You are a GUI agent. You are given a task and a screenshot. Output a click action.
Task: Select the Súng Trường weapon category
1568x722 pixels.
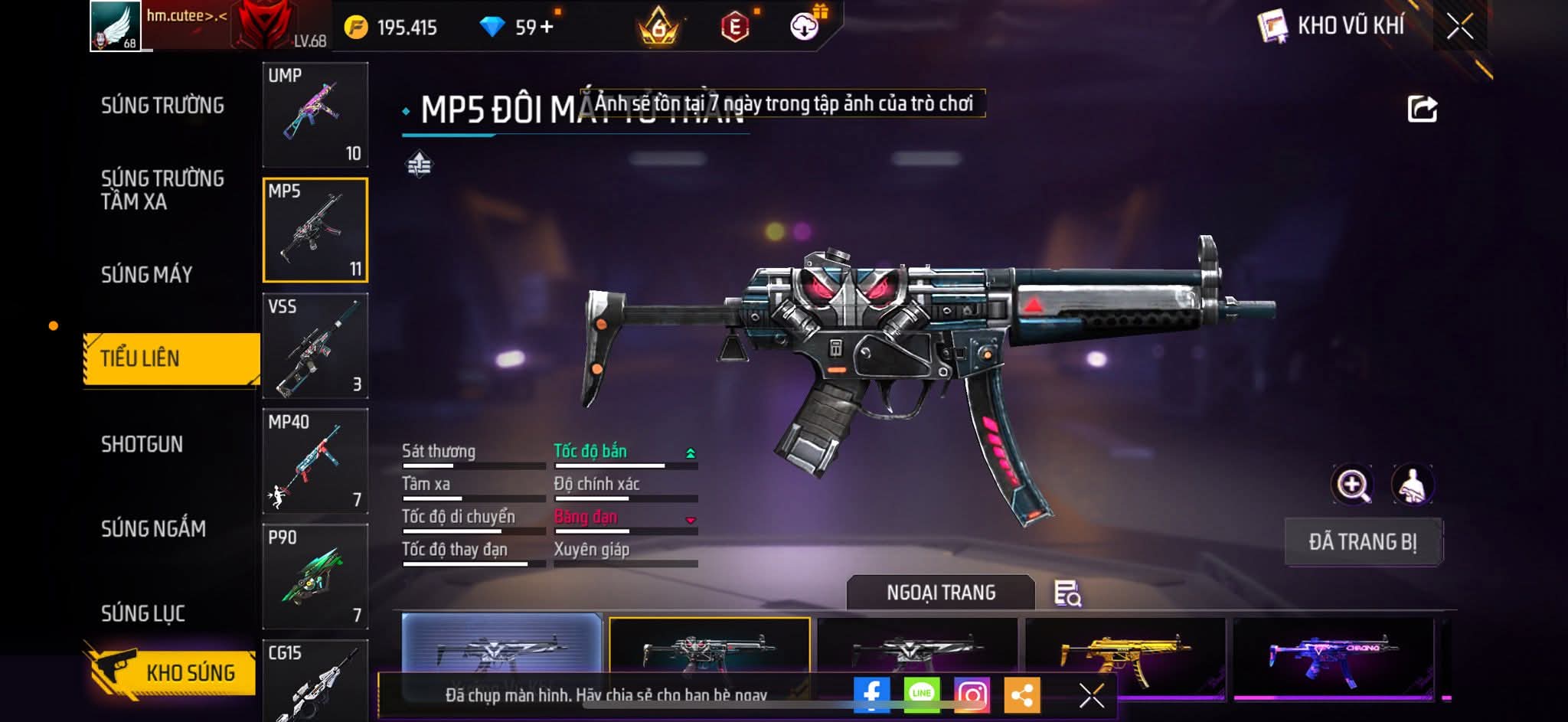tap(162, 106)
